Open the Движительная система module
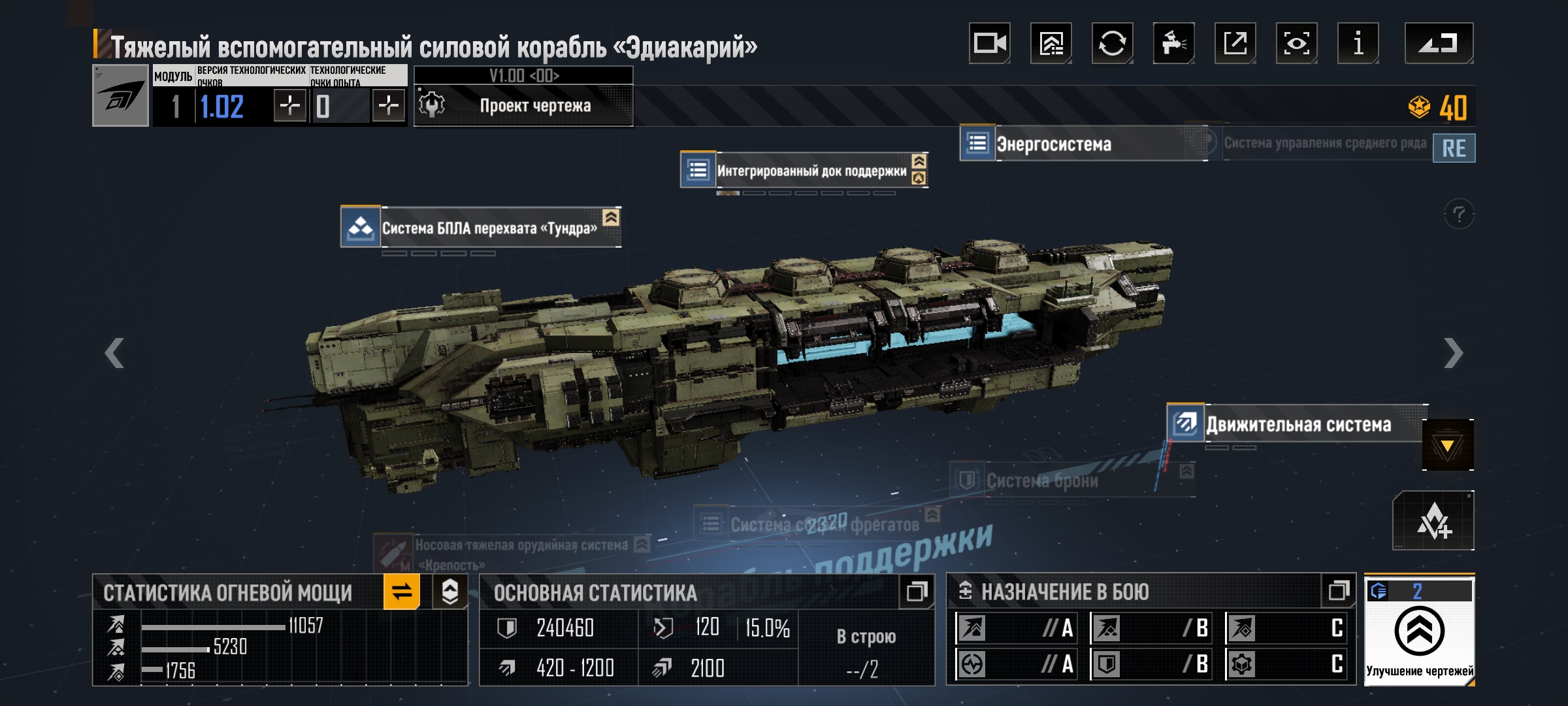The image size is (1568, 706). click(x=1298, y=425)
